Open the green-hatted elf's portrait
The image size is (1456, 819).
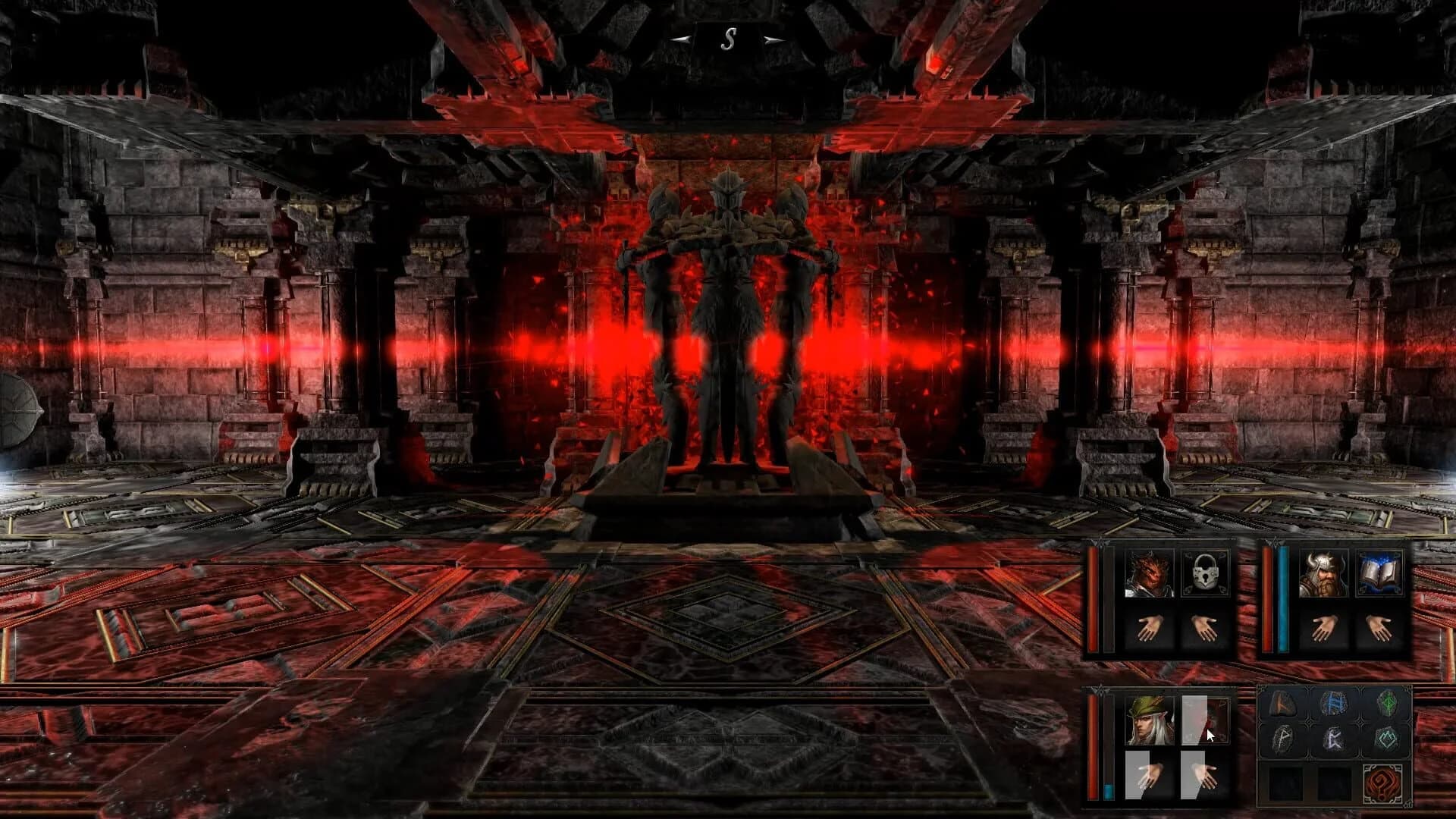[x=1149, y=720]
